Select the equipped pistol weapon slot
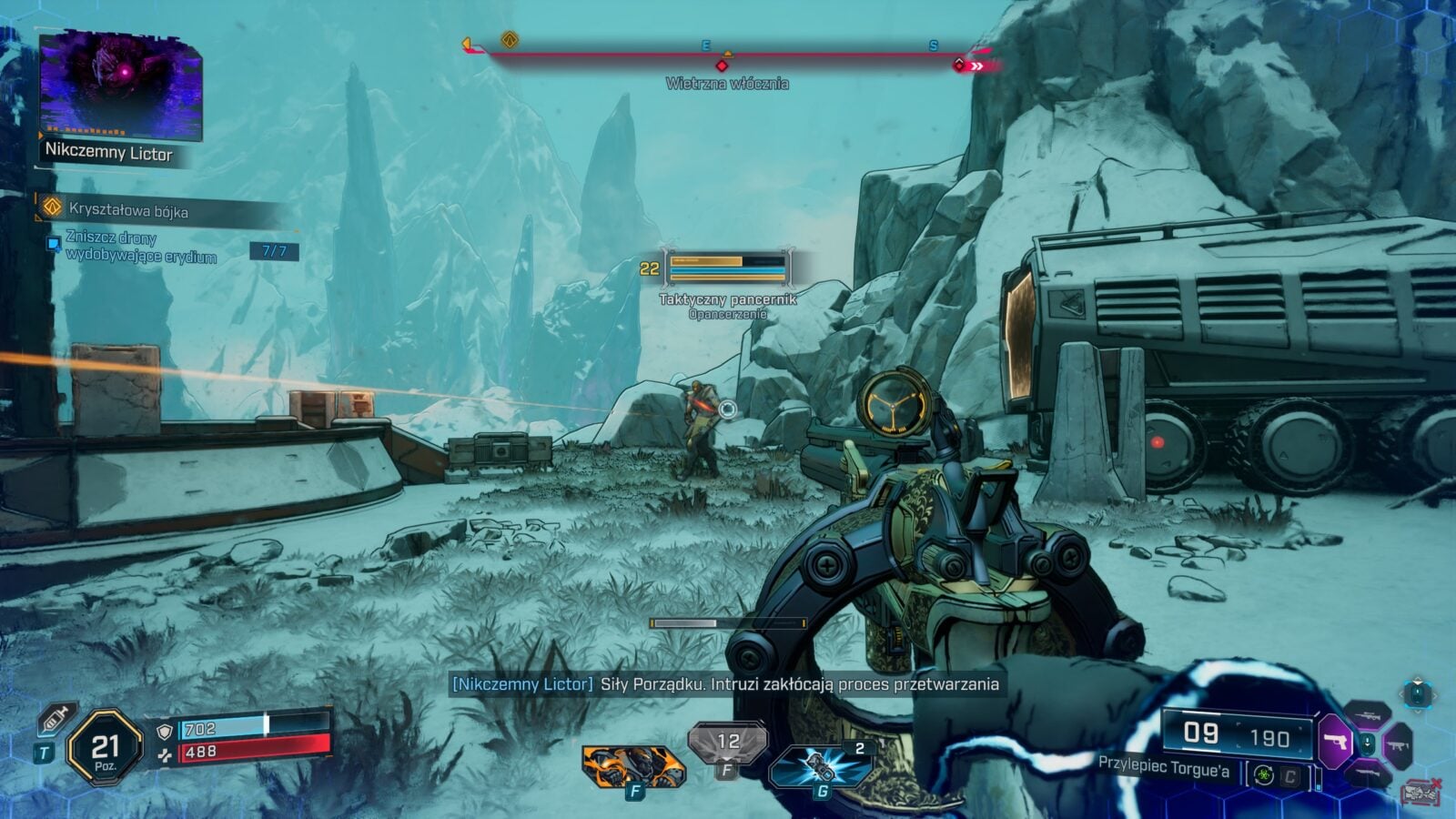The image size is (1456, 819). 1336,742
